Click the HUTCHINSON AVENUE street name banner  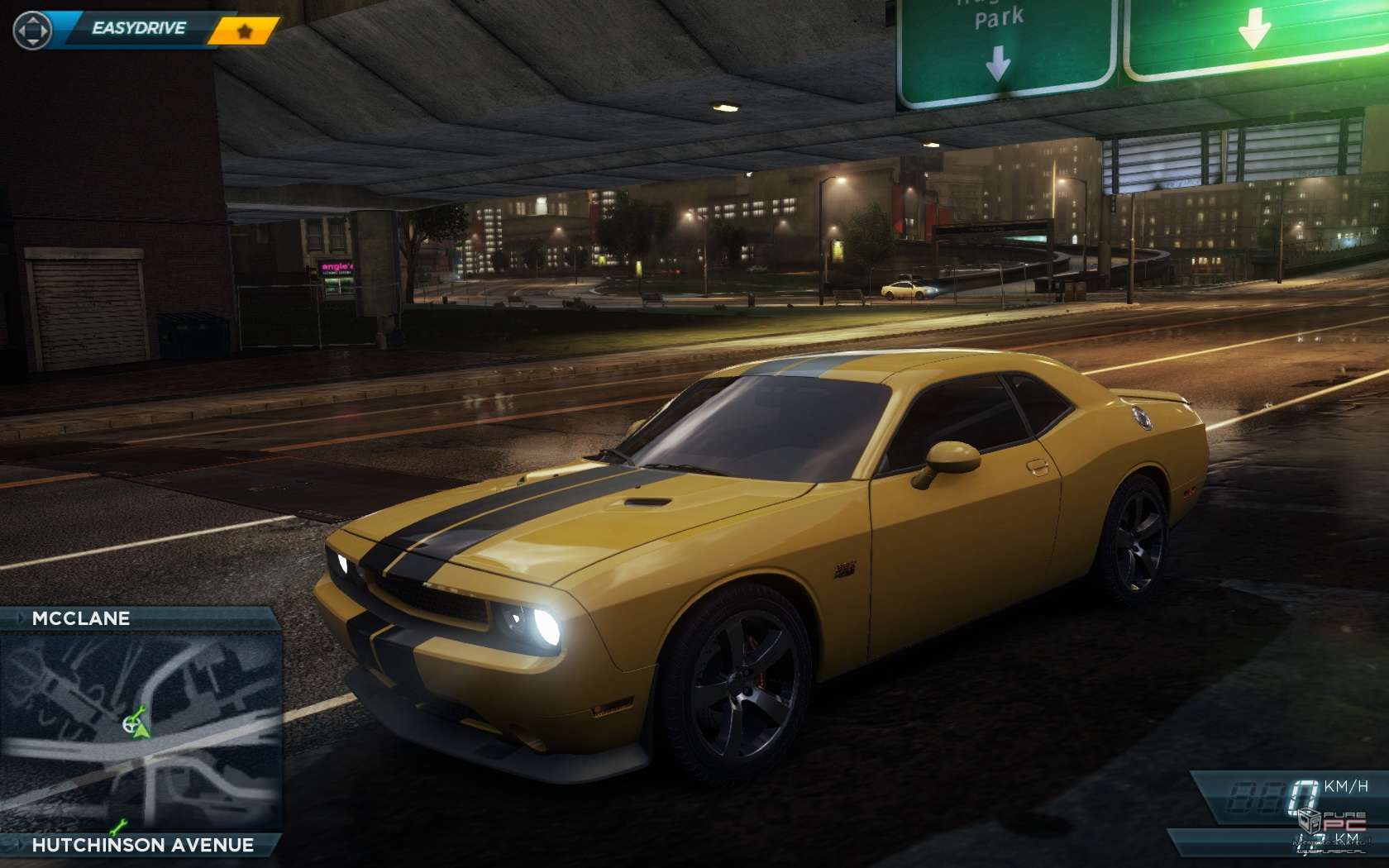coord(143,844)
